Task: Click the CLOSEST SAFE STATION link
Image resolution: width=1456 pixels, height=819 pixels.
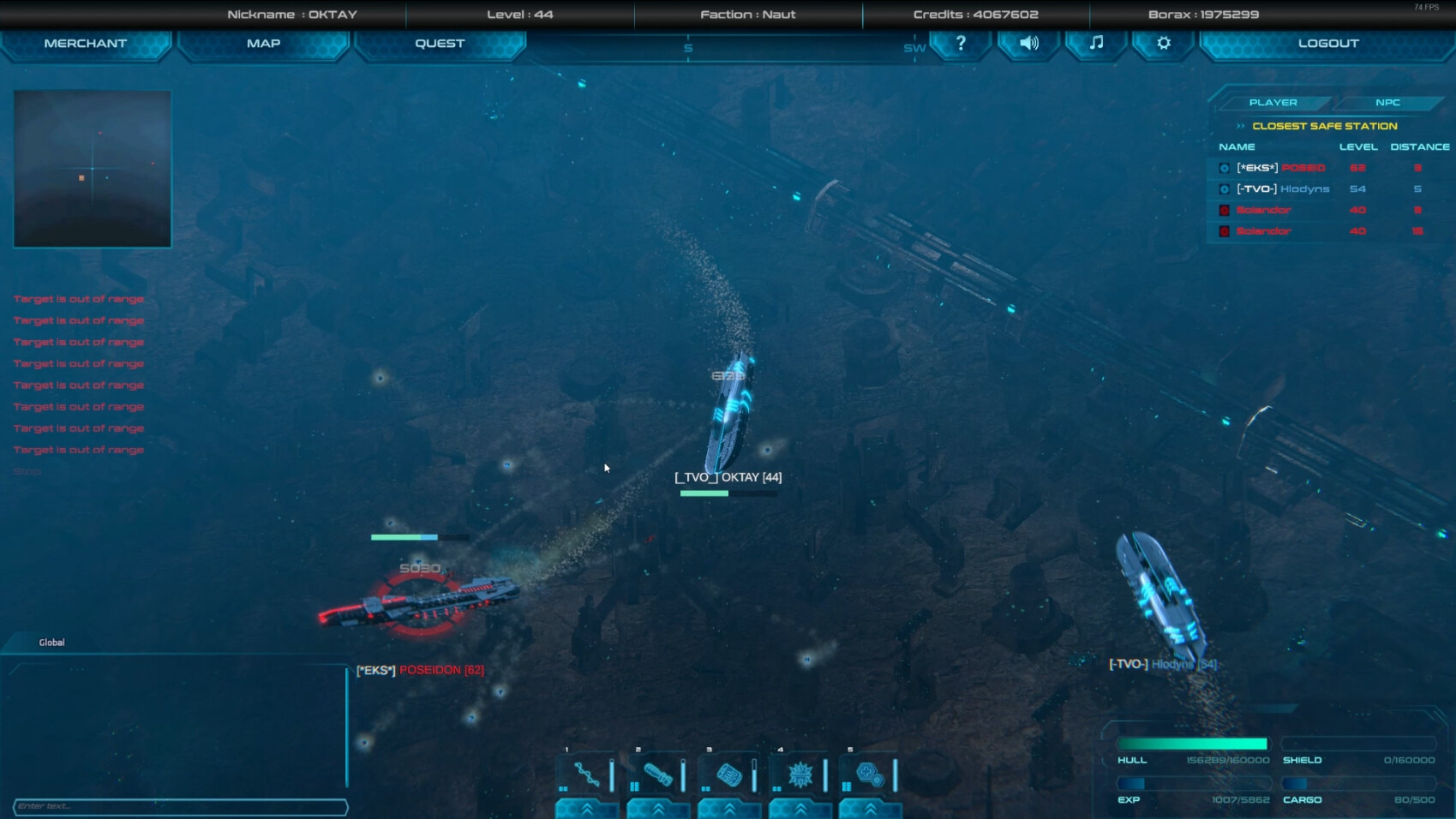Action: tap(1324, 125)
